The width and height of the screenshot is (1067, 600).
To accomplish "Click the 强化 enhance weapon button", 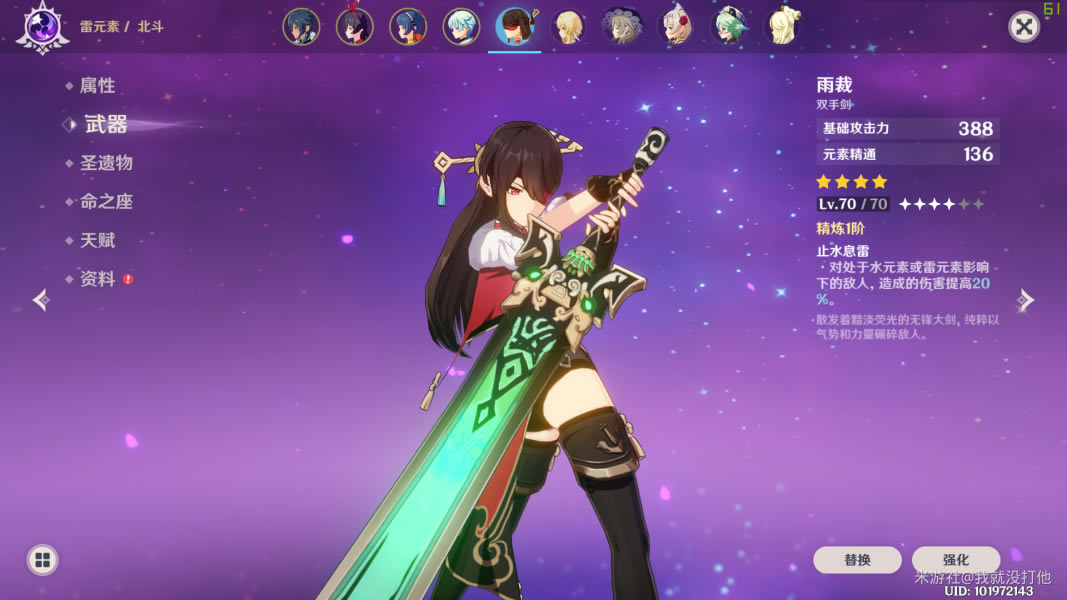I will pyautogui.click(x=956, y=560).
